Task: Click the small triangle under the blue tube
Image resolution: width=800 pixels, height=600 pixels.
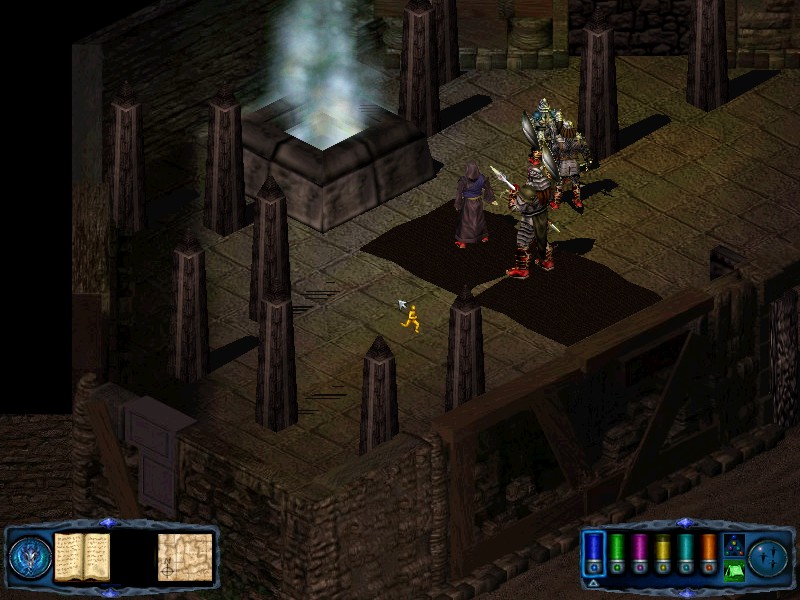Action: 594,581
